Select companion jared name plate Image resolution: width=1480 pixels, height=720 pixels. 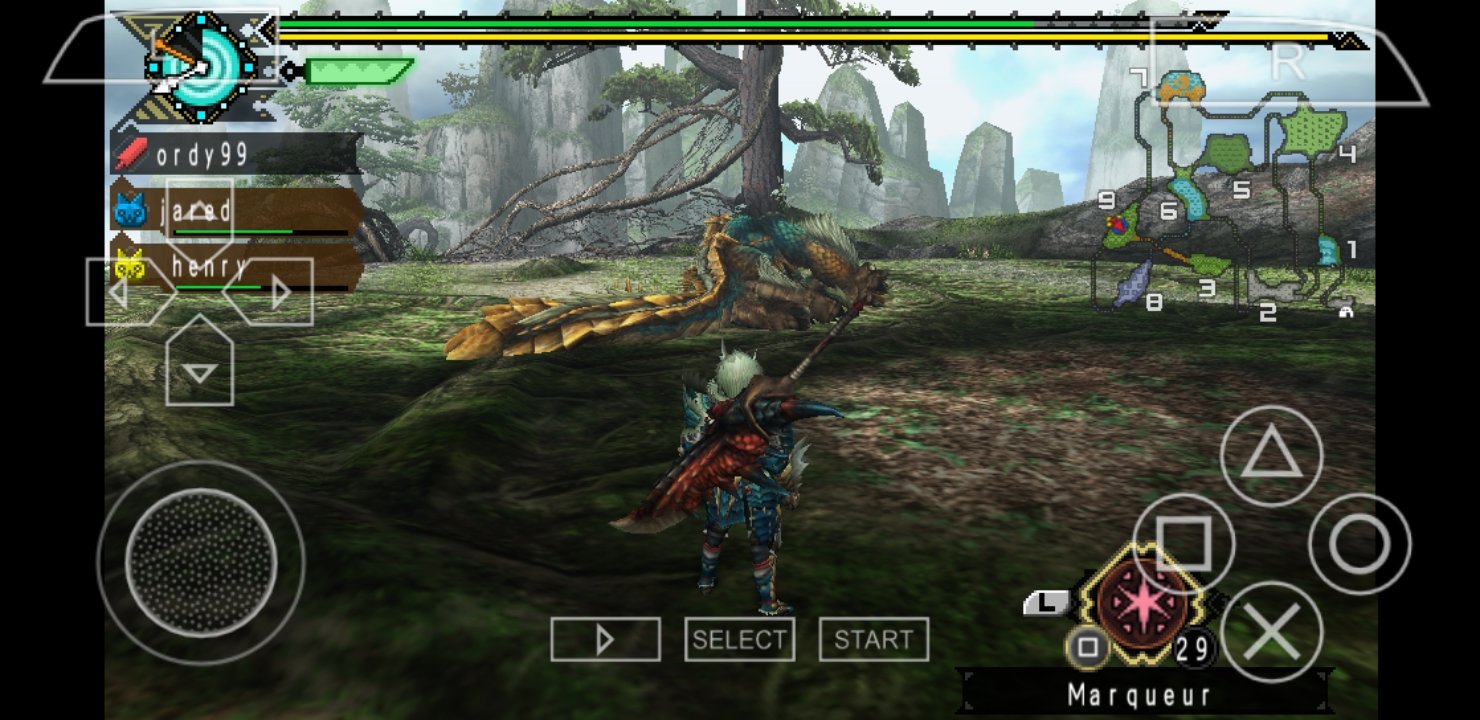point(236,212)
